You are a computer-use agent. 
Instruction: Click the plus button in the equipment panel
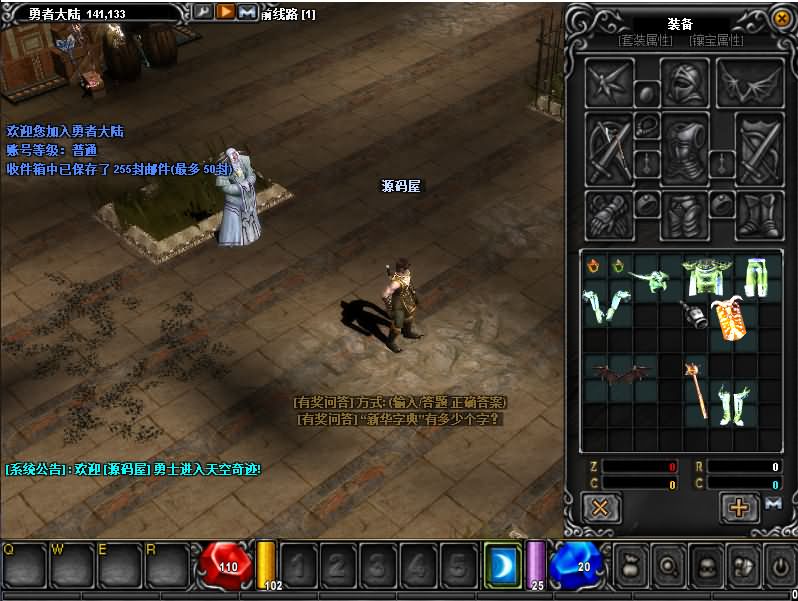[x=739, y=507]
